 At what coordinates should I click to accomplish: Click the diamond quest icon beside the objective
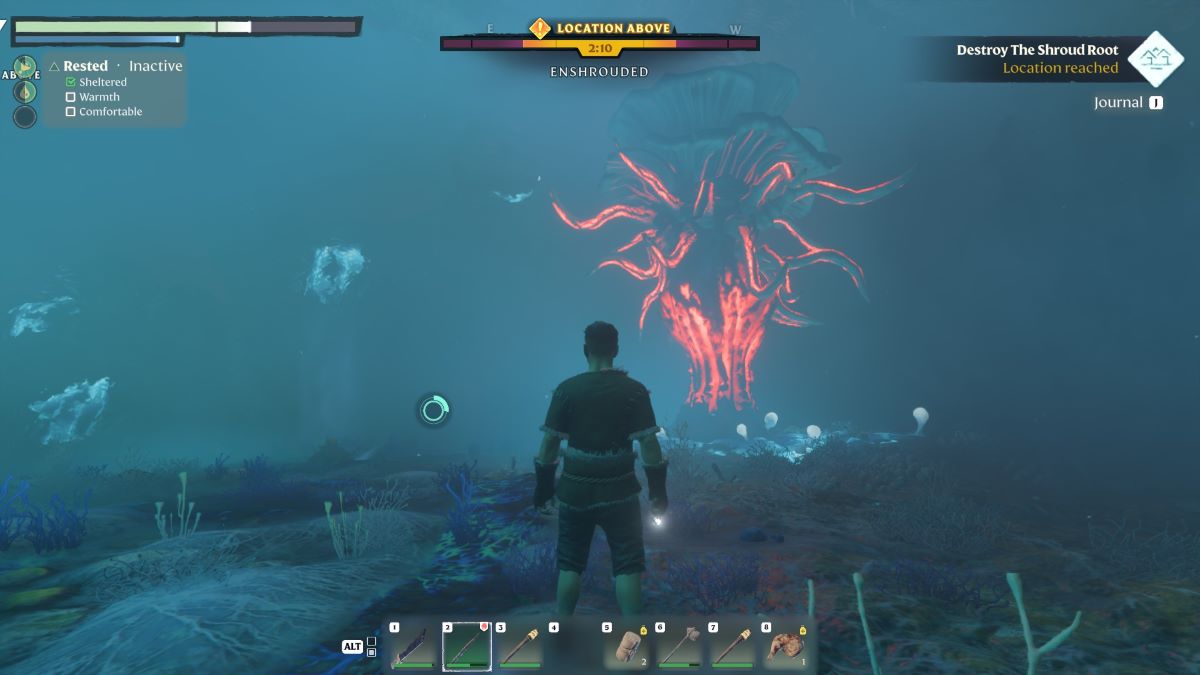coord(1156,59)
